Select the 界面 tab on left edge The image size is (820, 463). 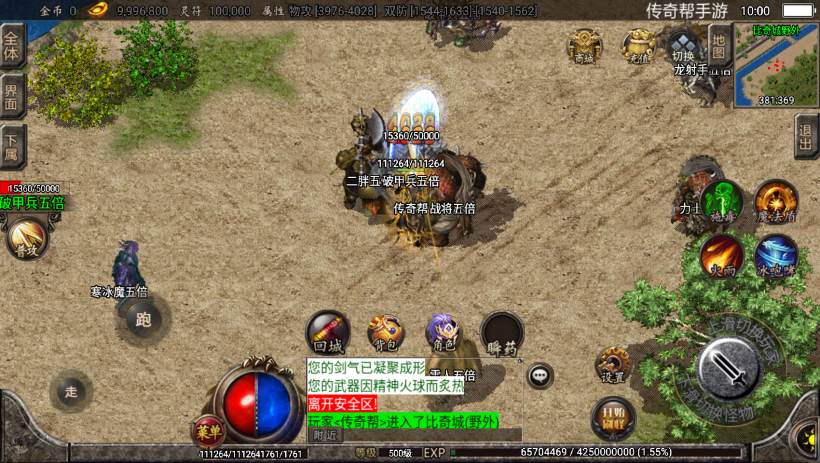[x=12, y=97]
